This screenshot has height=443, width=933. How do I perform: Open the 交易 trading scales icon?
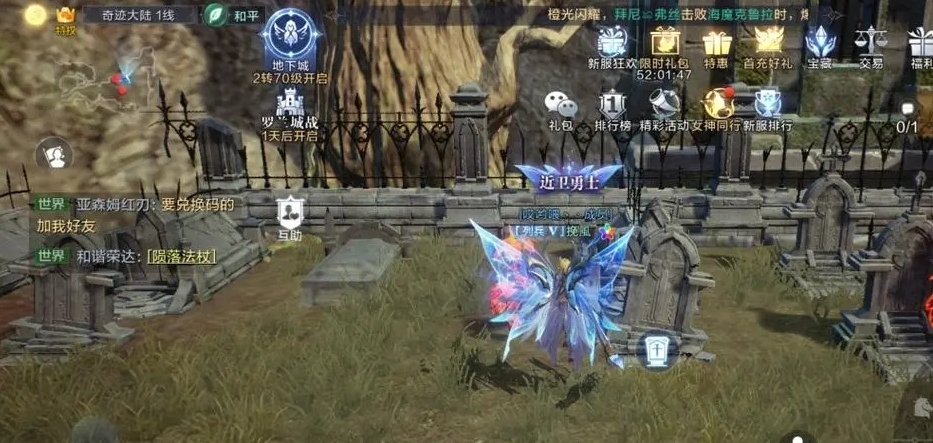[x=870, y=44]
